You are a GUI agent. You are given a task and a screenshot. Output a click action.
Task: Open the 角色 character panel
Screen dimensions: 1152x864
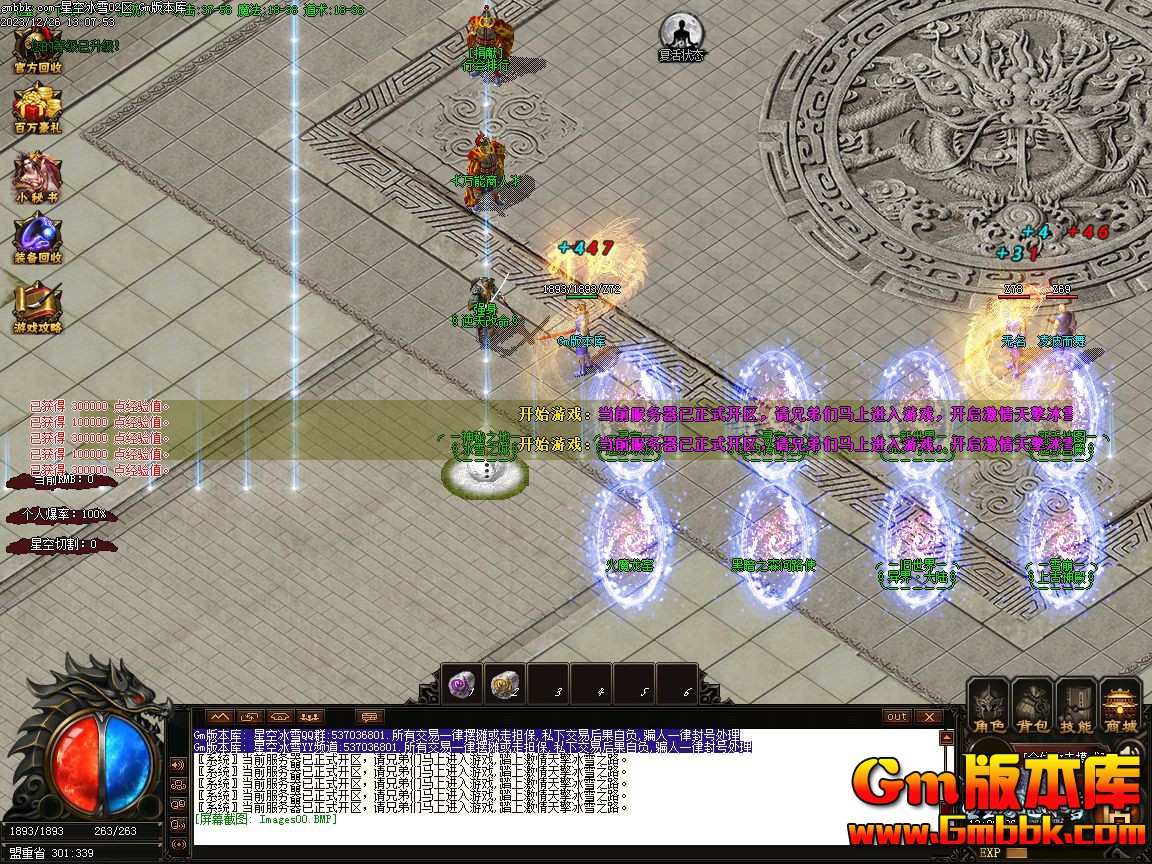pyautogui.click(x=989, y=707)
